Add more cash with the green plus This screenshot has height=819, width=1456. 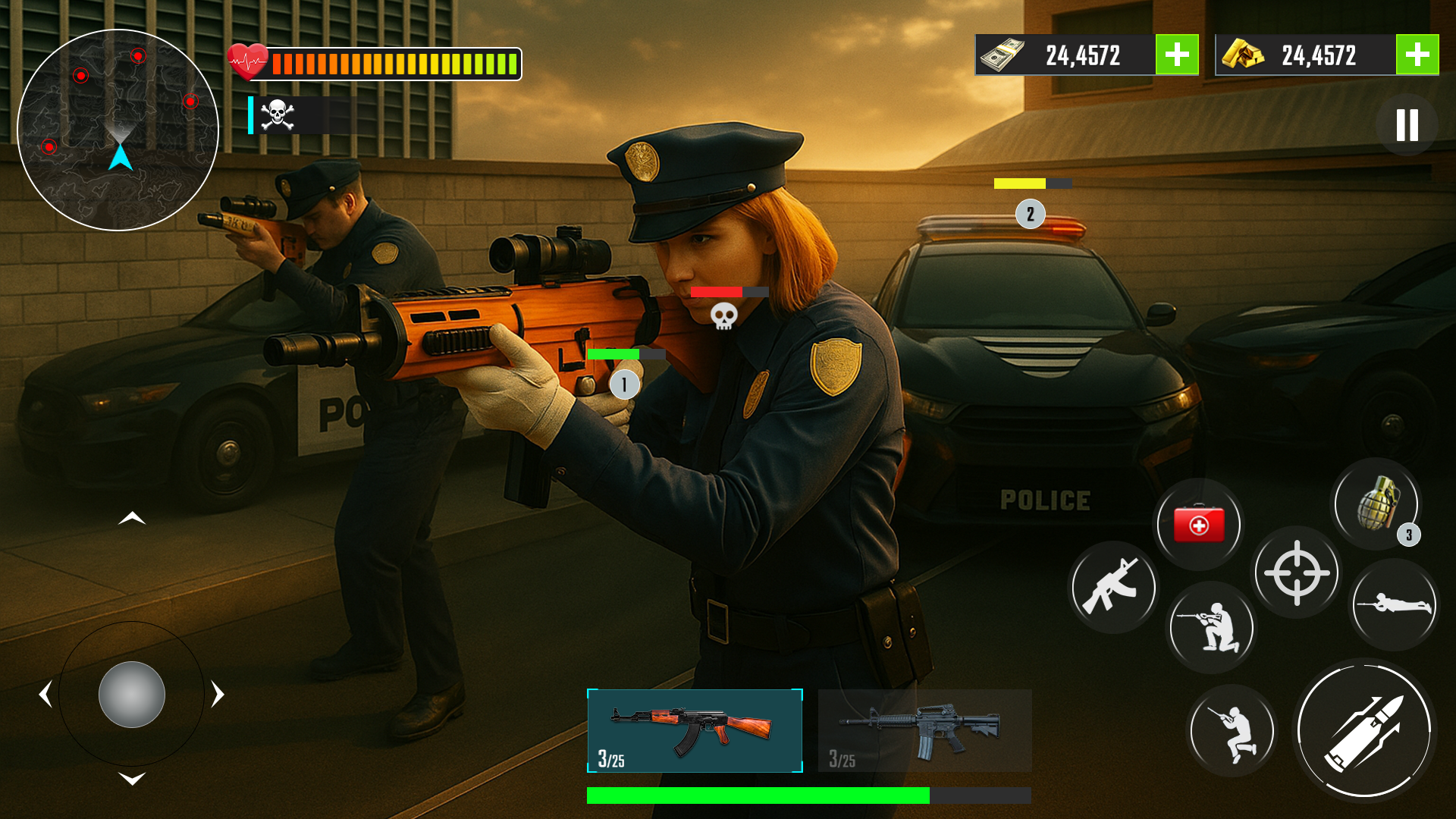(1176, 55)
